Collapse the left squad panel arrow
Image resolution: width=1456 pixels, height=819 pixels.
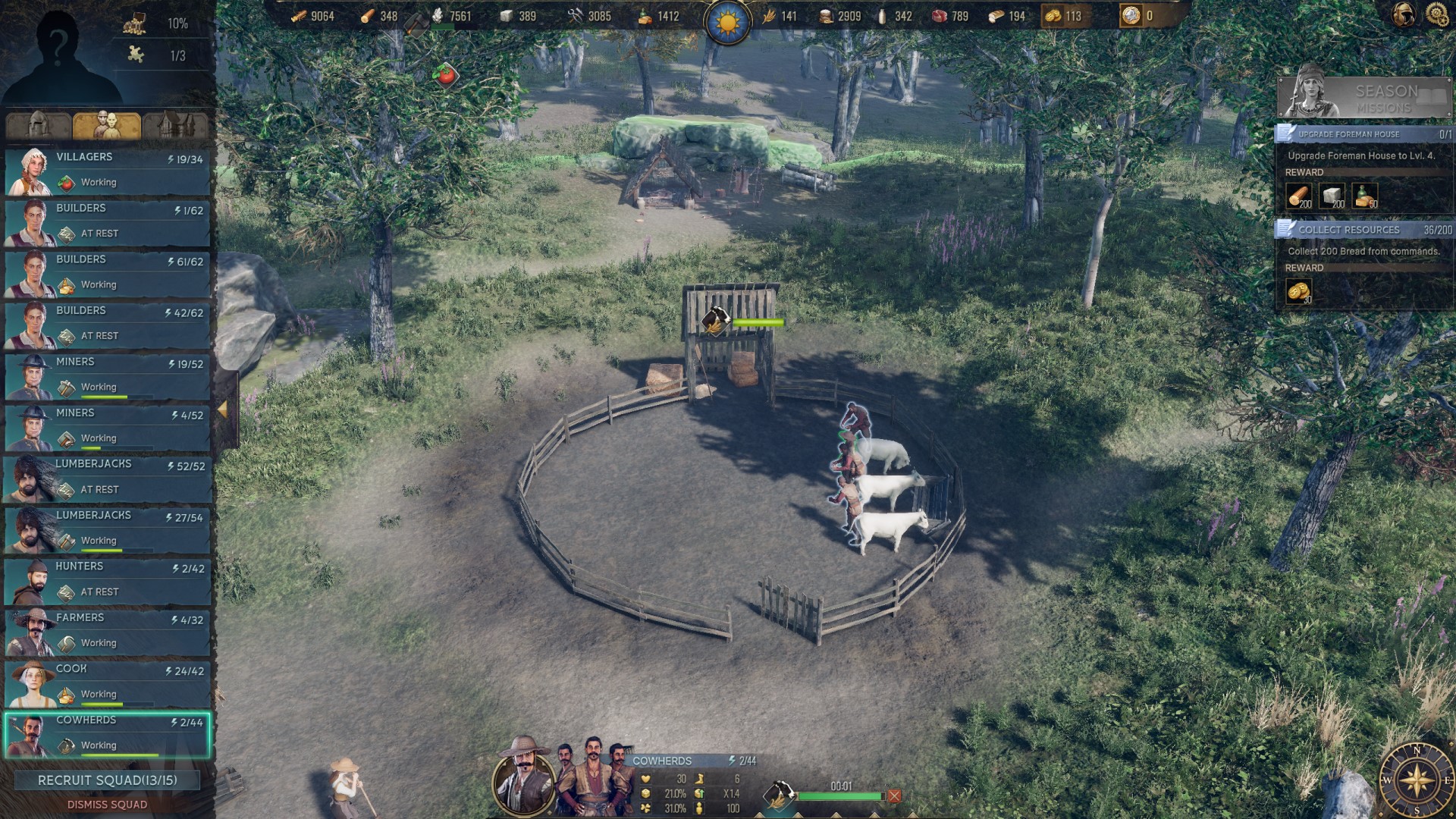223,409
